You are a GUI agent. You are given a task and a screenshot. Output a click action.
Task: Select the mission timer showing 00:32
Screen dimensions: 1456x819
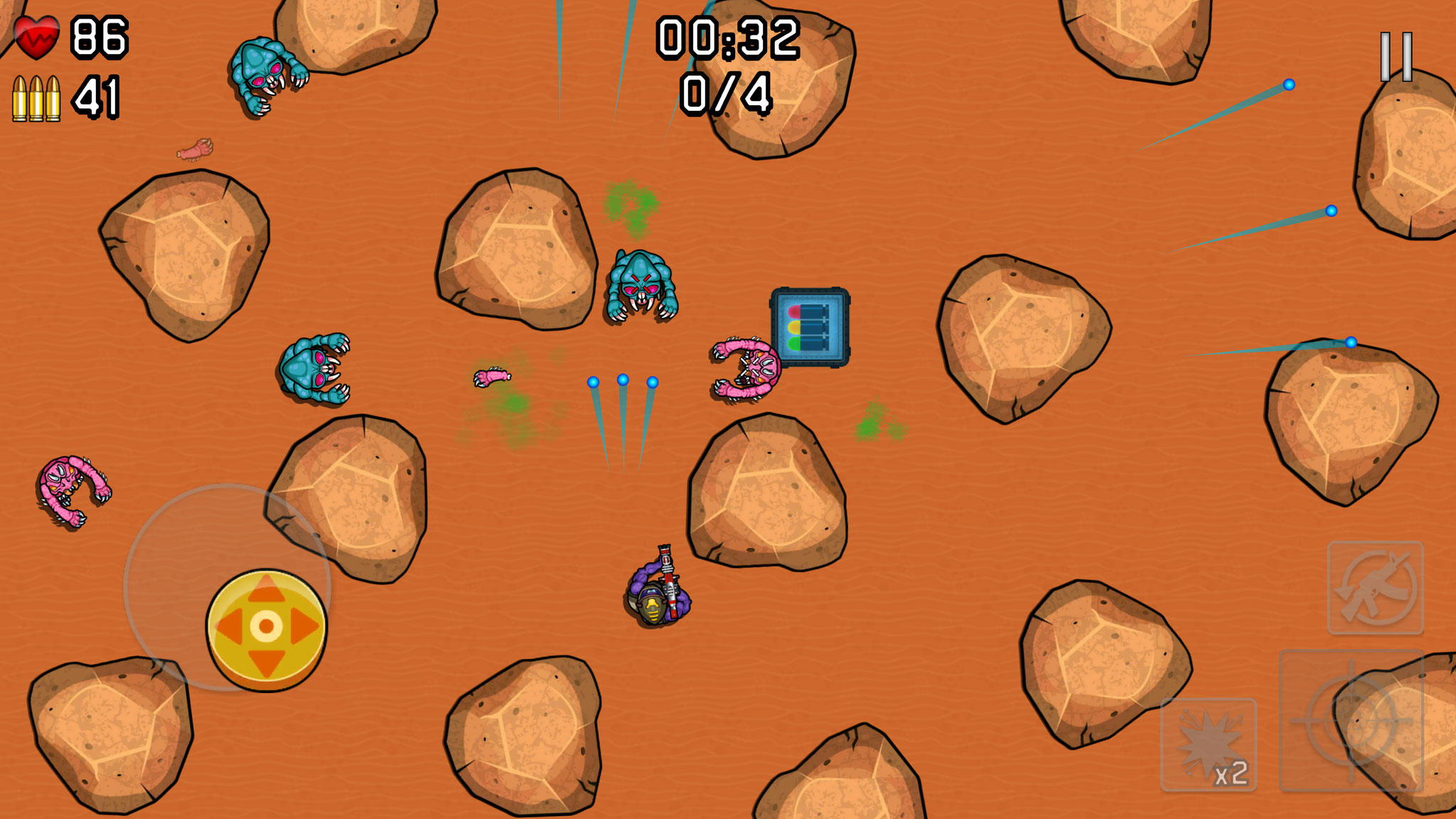727,39
